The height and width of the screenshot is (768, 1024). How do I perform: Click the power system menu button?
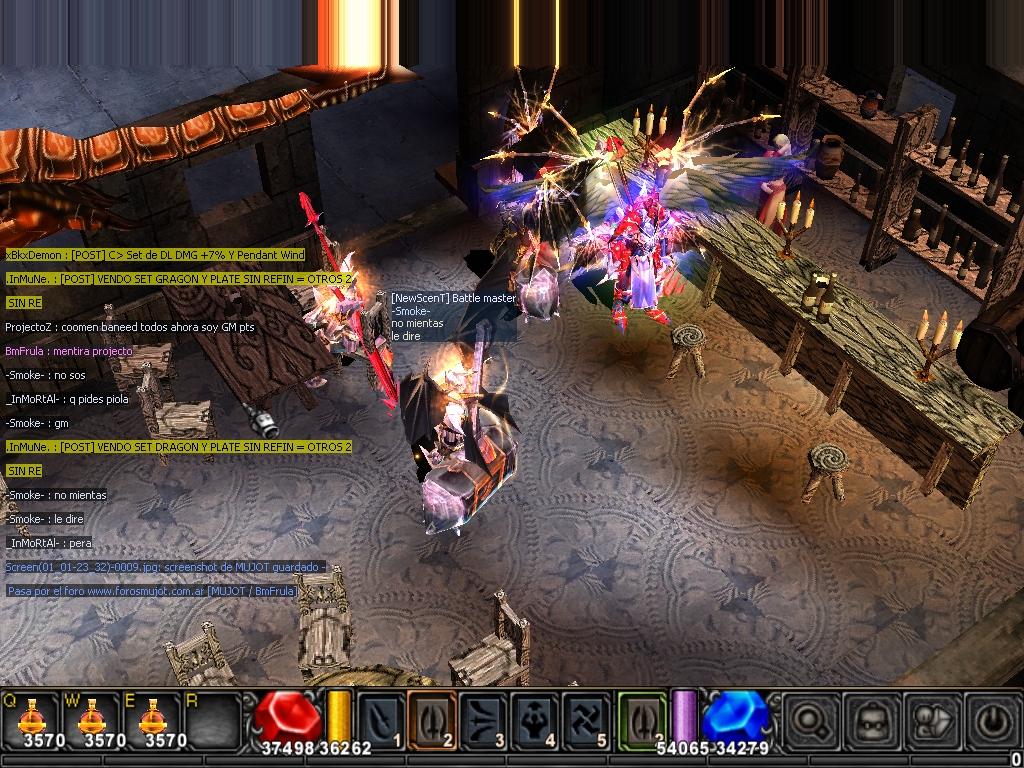[x=990, y=719]
